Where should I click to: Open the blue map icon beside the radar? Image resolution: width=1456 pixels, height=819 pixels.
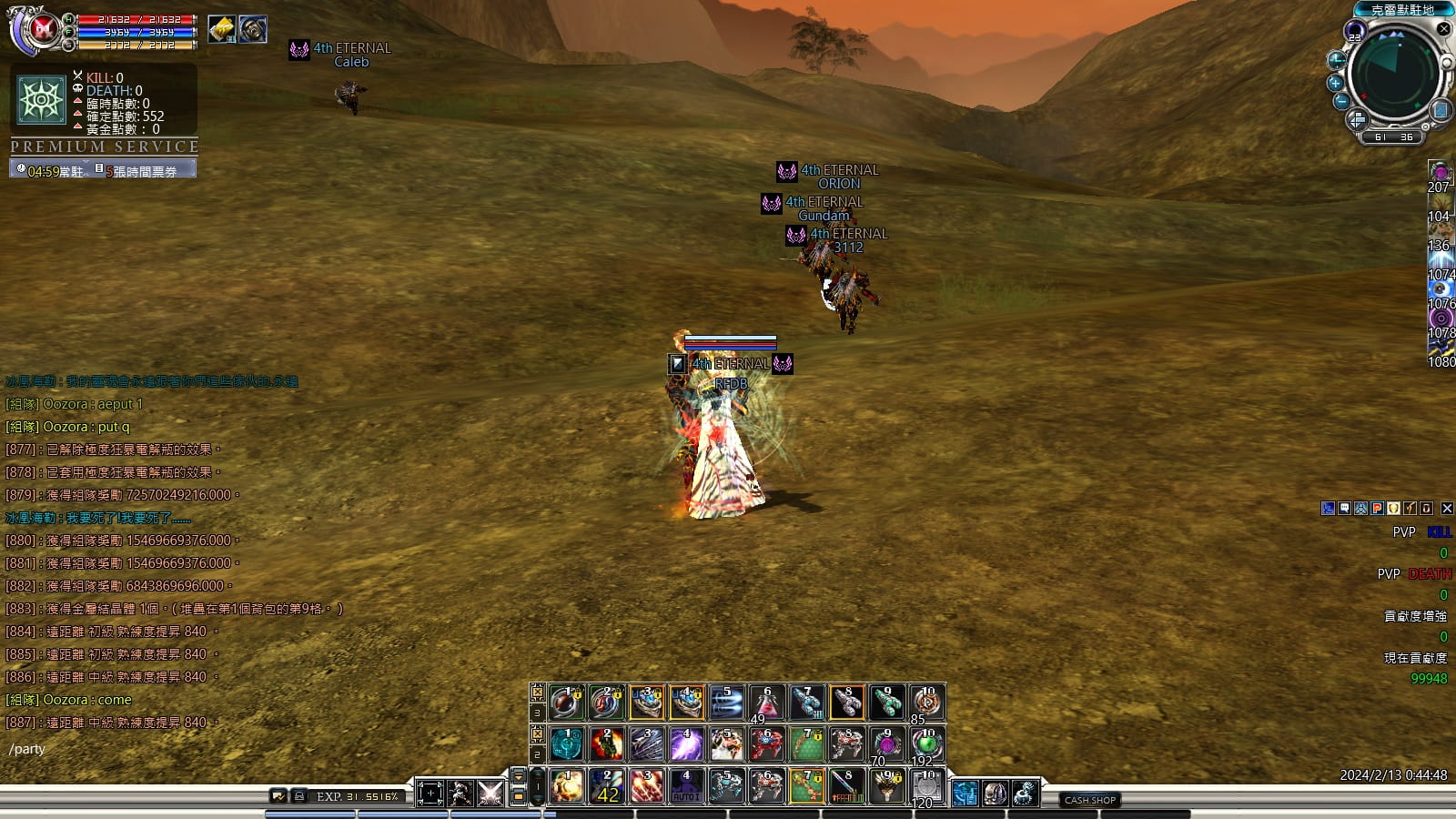pos(1441,111)
